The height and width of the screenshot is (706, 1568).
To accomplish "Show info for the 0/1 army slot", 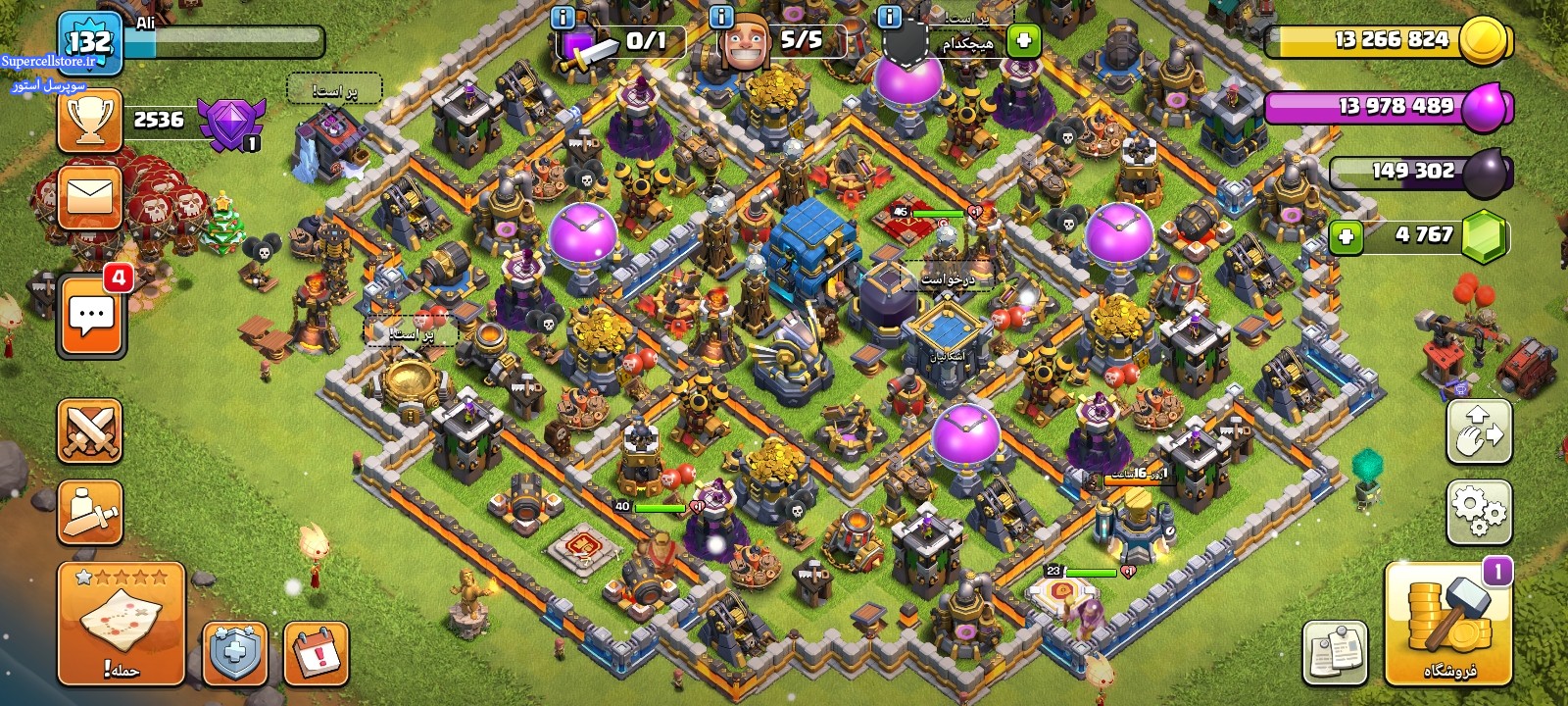I will click(563, 17).
